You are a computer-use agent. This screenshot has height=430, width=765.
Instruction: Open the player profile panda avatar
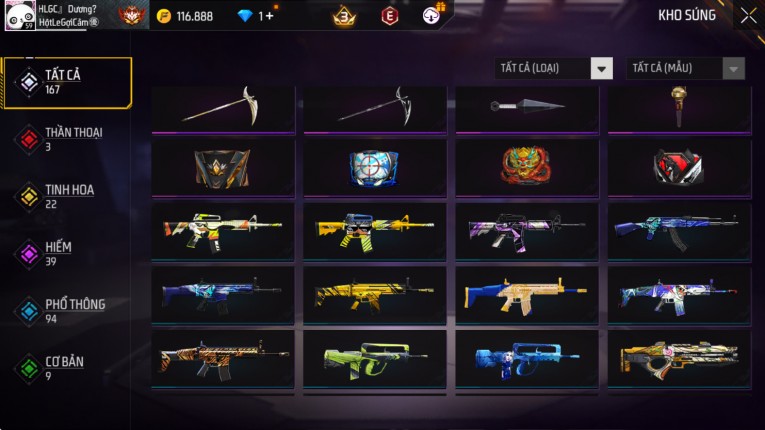(19, 15)
